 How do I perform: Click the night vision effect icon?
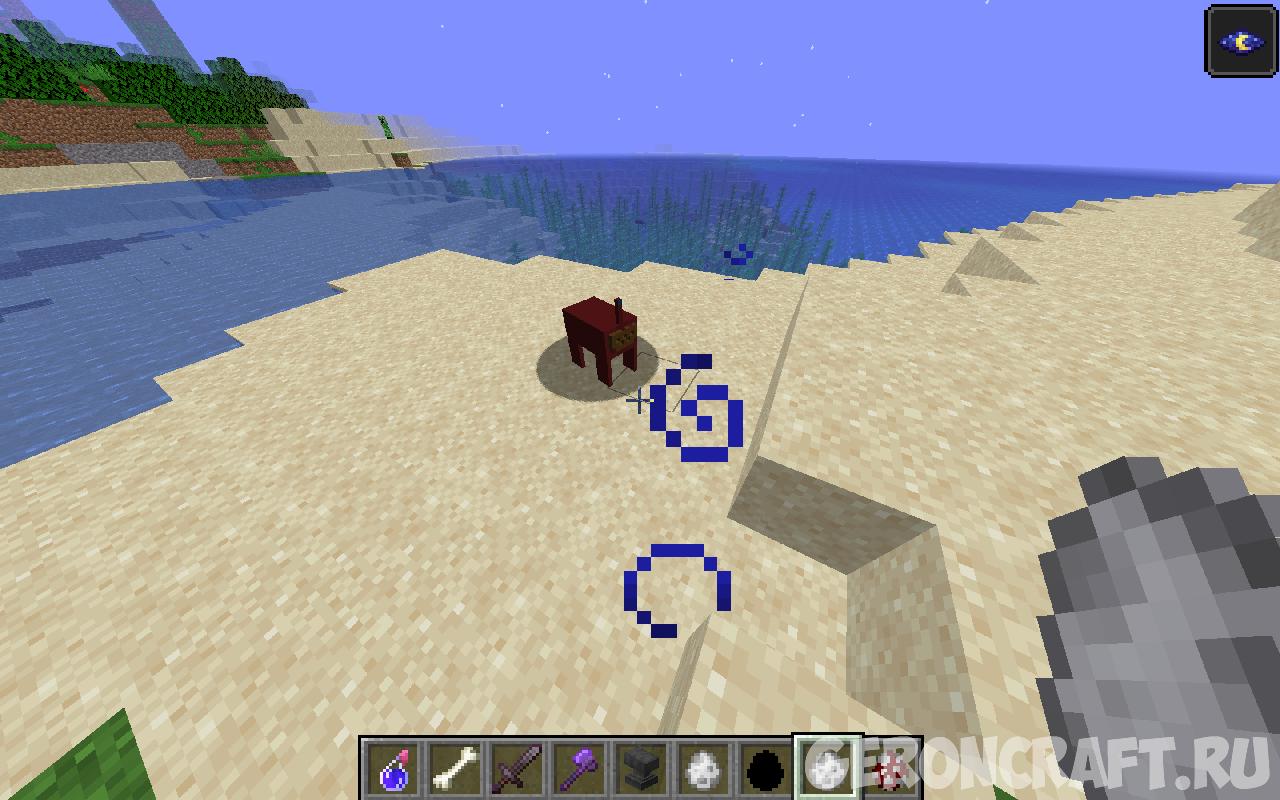point(1241,41)
